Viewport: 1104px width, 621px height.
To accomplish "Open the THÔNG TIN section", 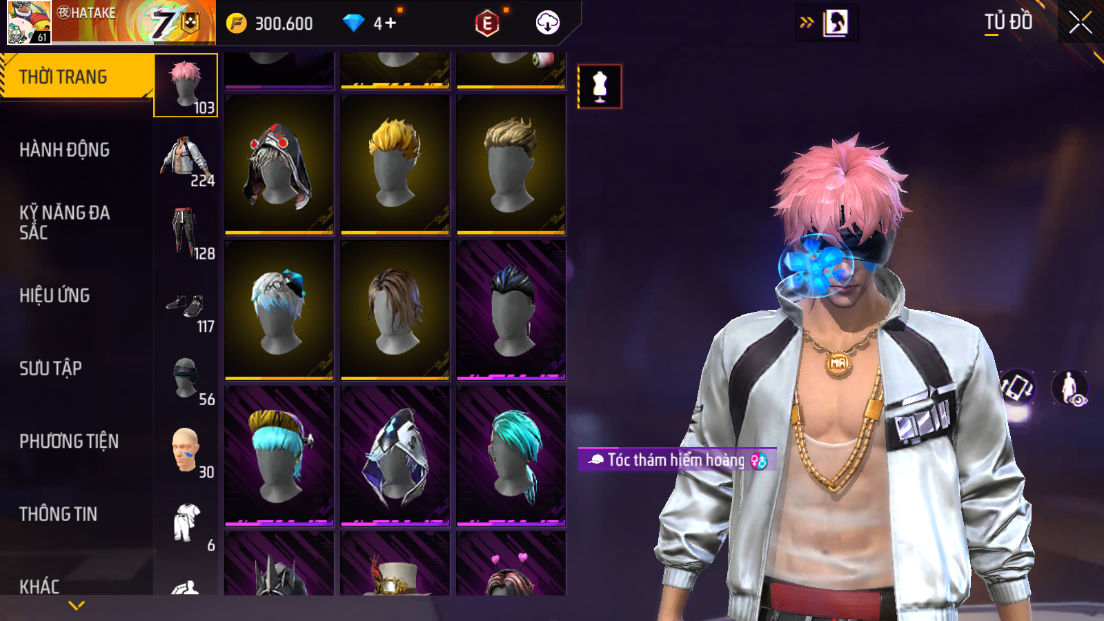I will coord(58,515).
